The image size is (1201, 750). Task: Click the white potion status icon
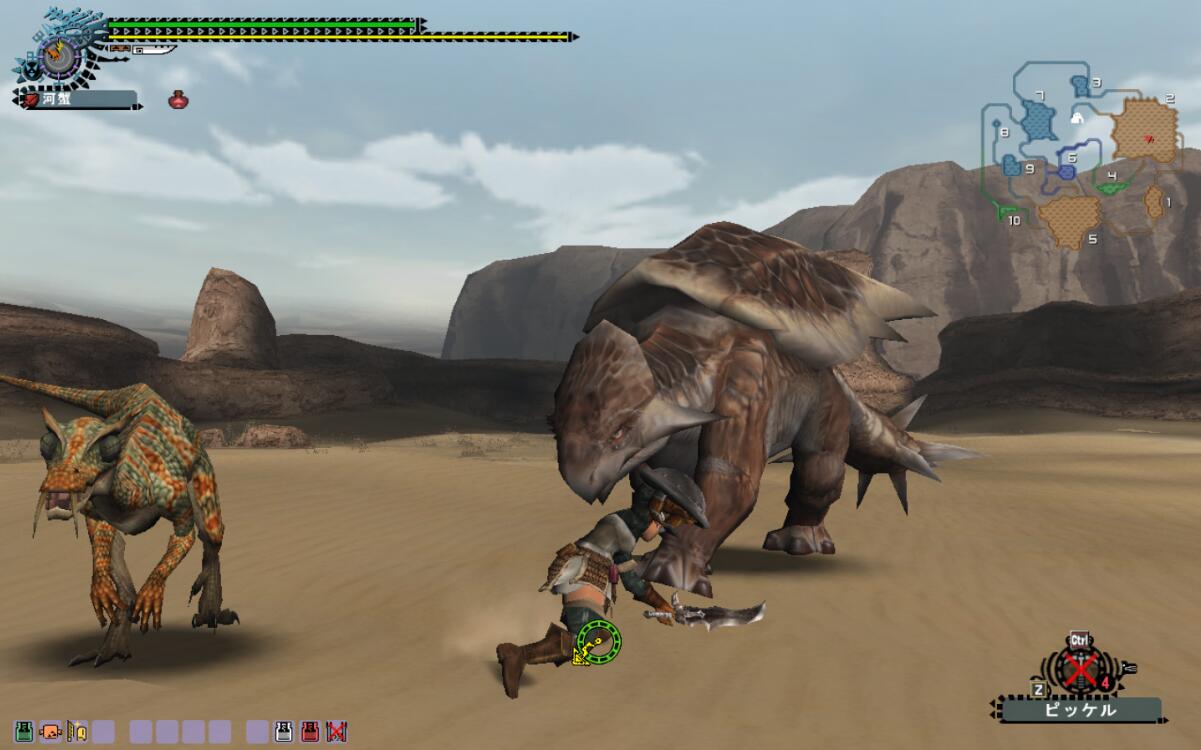(284, 732)
